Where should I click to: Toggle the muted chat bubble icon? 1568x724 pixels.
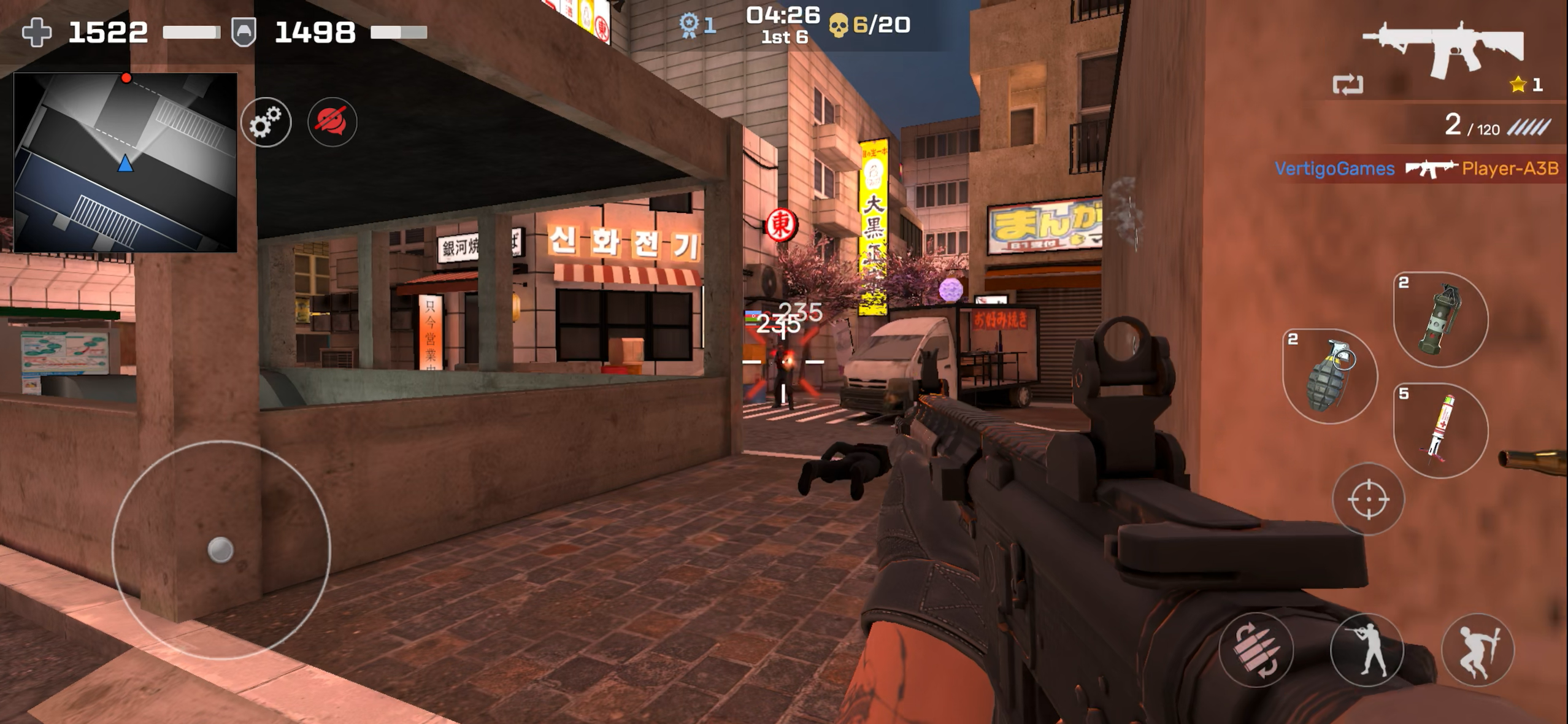pos(332,122)
